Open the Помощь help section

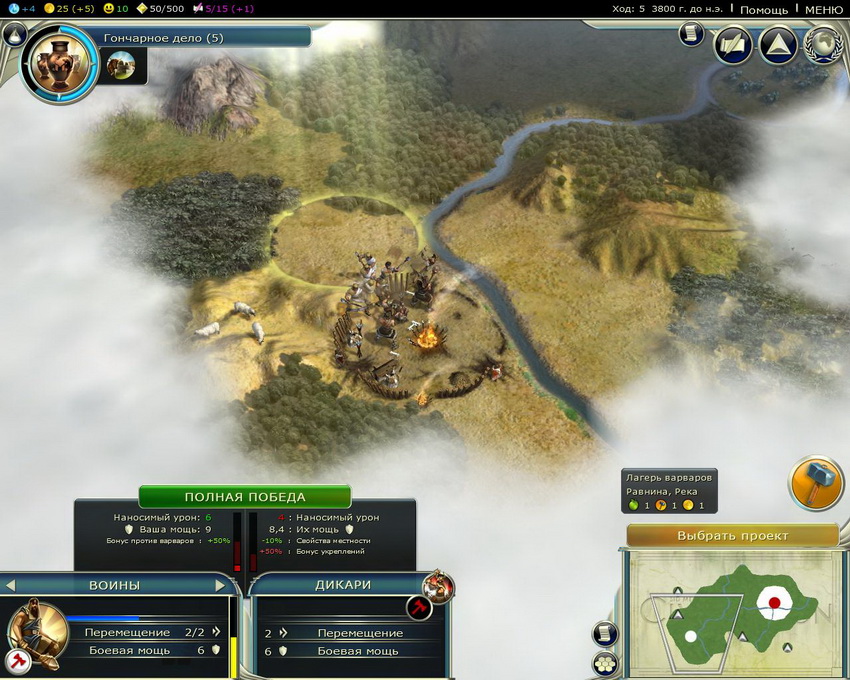pyautogui.click(x=764, y=9)
